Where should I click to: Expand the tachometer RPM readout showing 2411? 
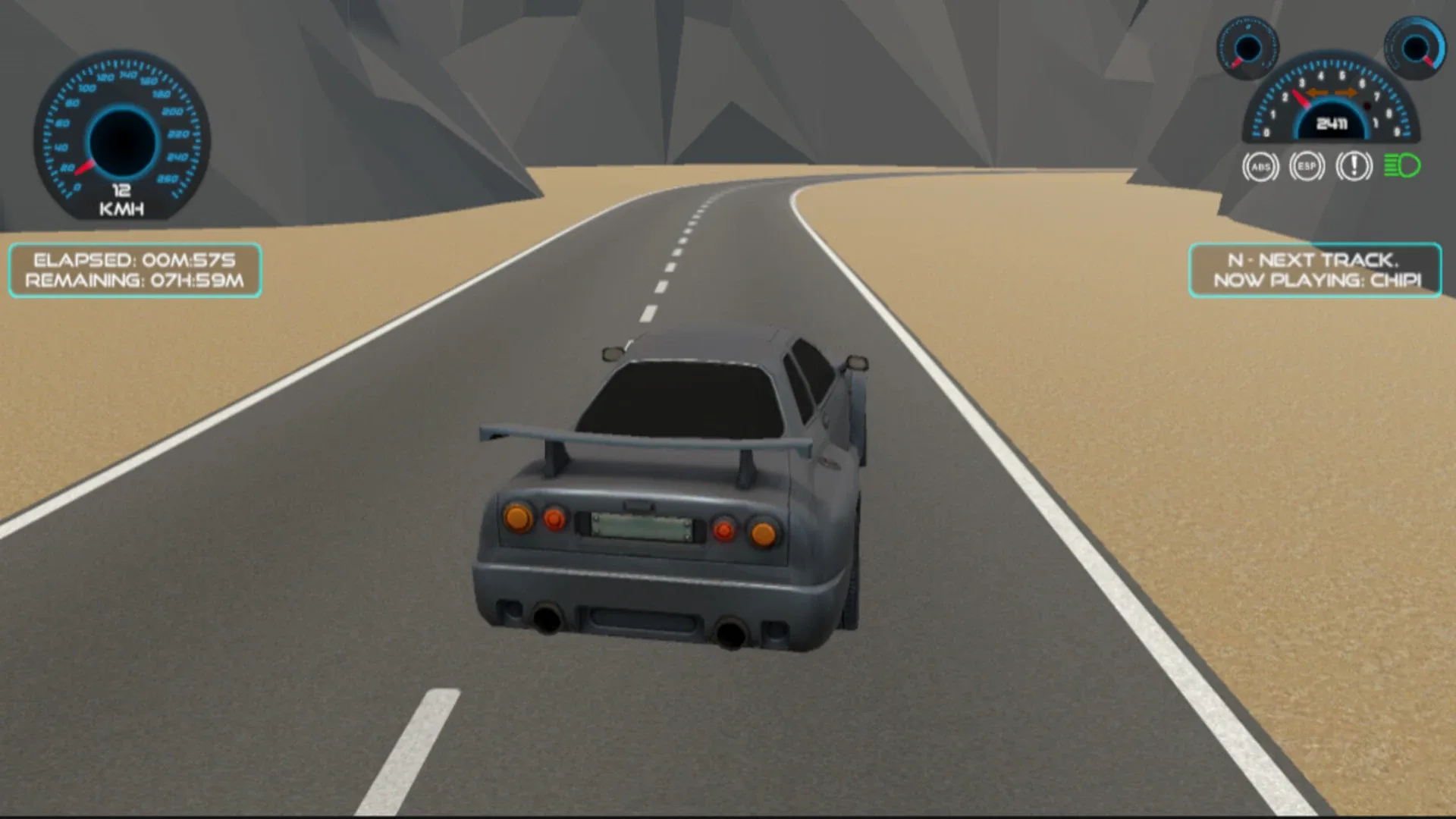[1332, 124]
